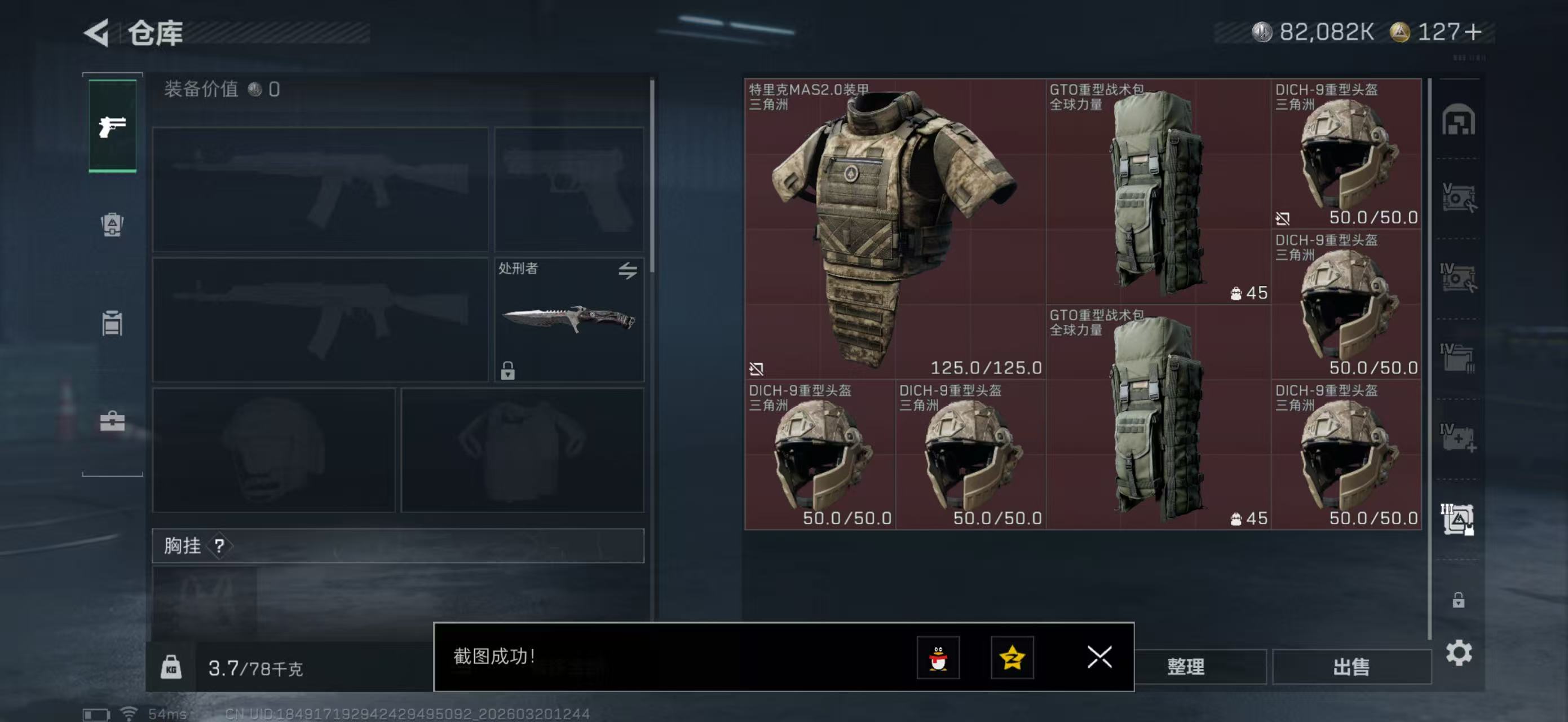Screen dimensions: 1568x722
Task: Select the 处刑者 knife slot
Action: [568, 320]
